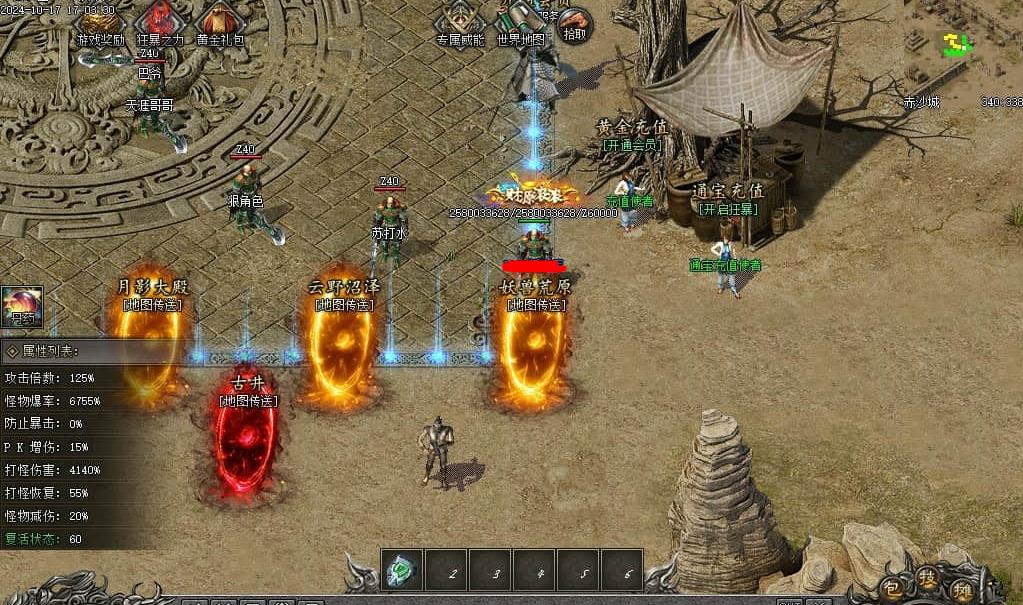Viewport: 1023px width, 605px height.
Task: Use the green item in first hotbar slot
Action: point(402,572)
